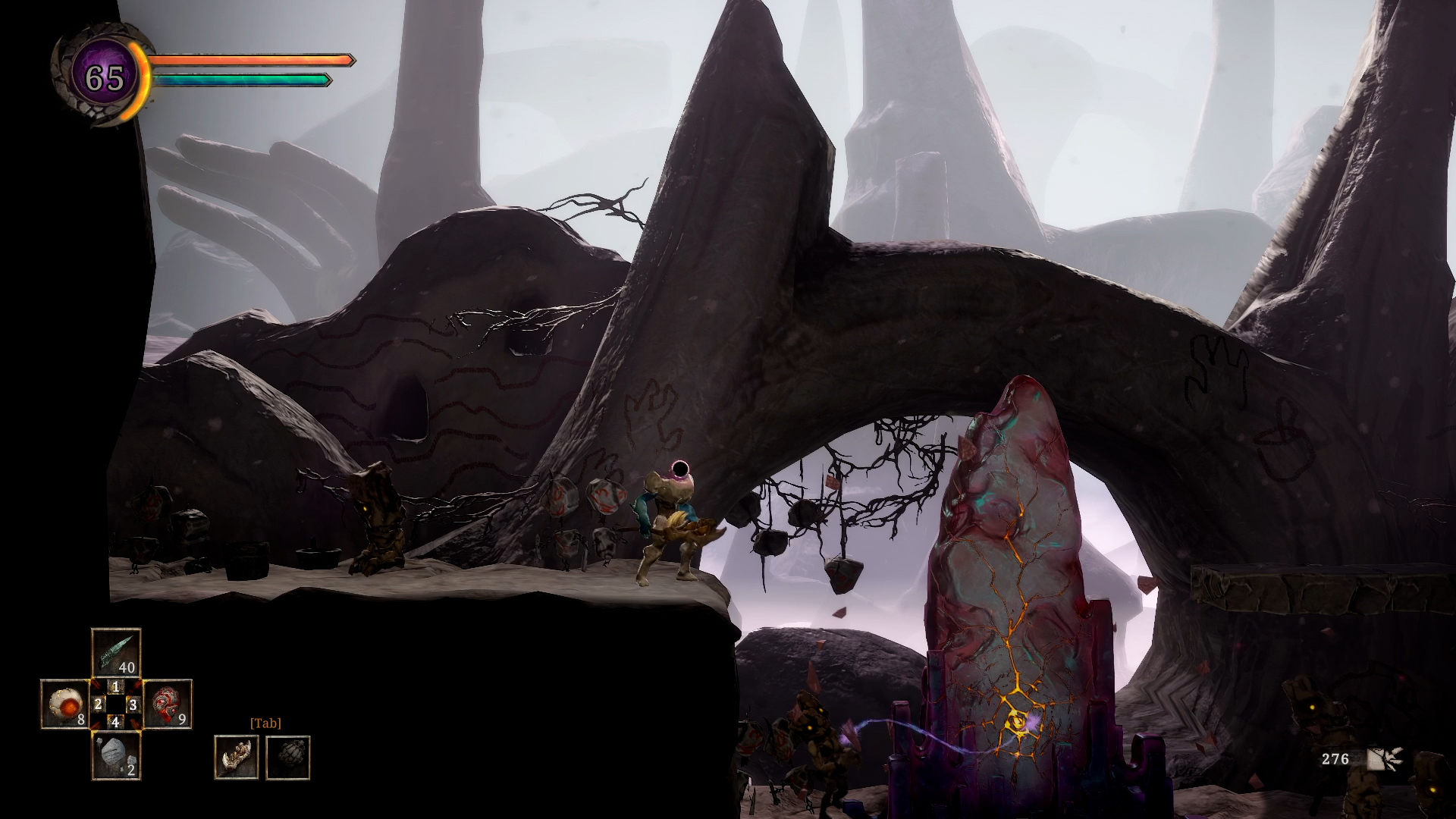Viewport: 1456px width, 819px height.
Task: Click the broken shard currency icon
Action: (1385, 759)
